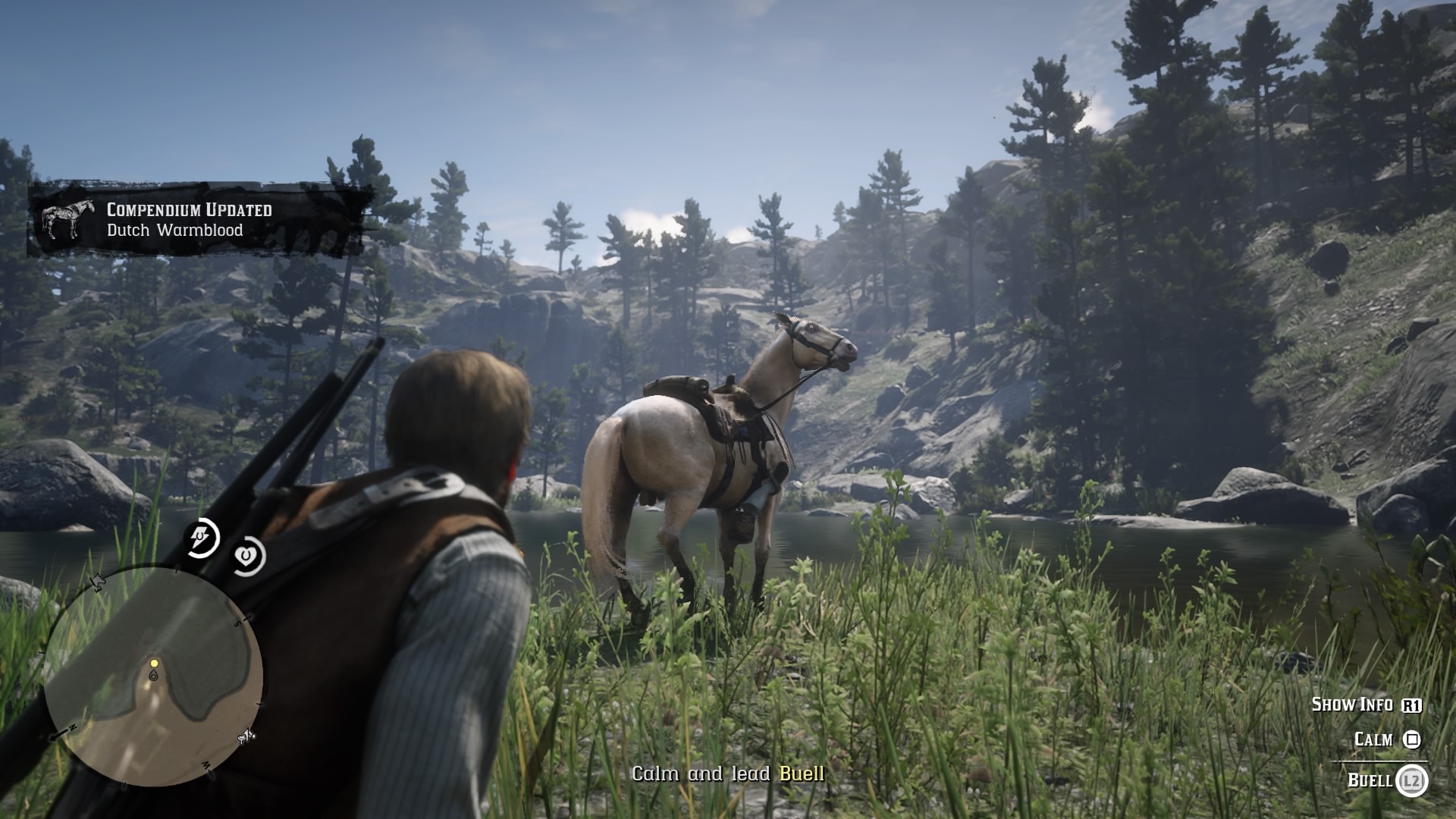
Task: Click the white arrow marker above the minimap
Action: point(96,581)
